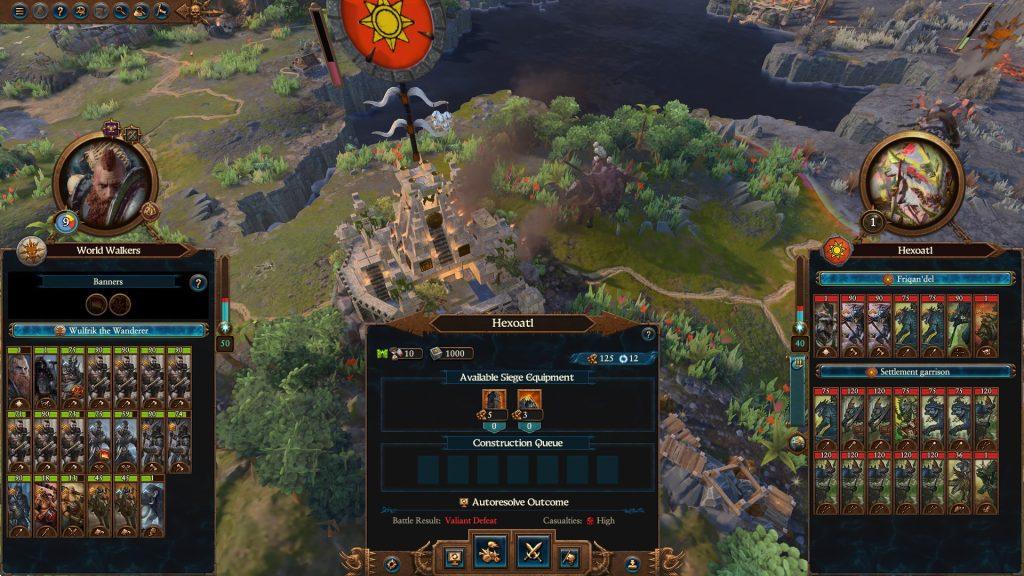
Task: Click the Frigan'del army header
Action: coord(915,279)
